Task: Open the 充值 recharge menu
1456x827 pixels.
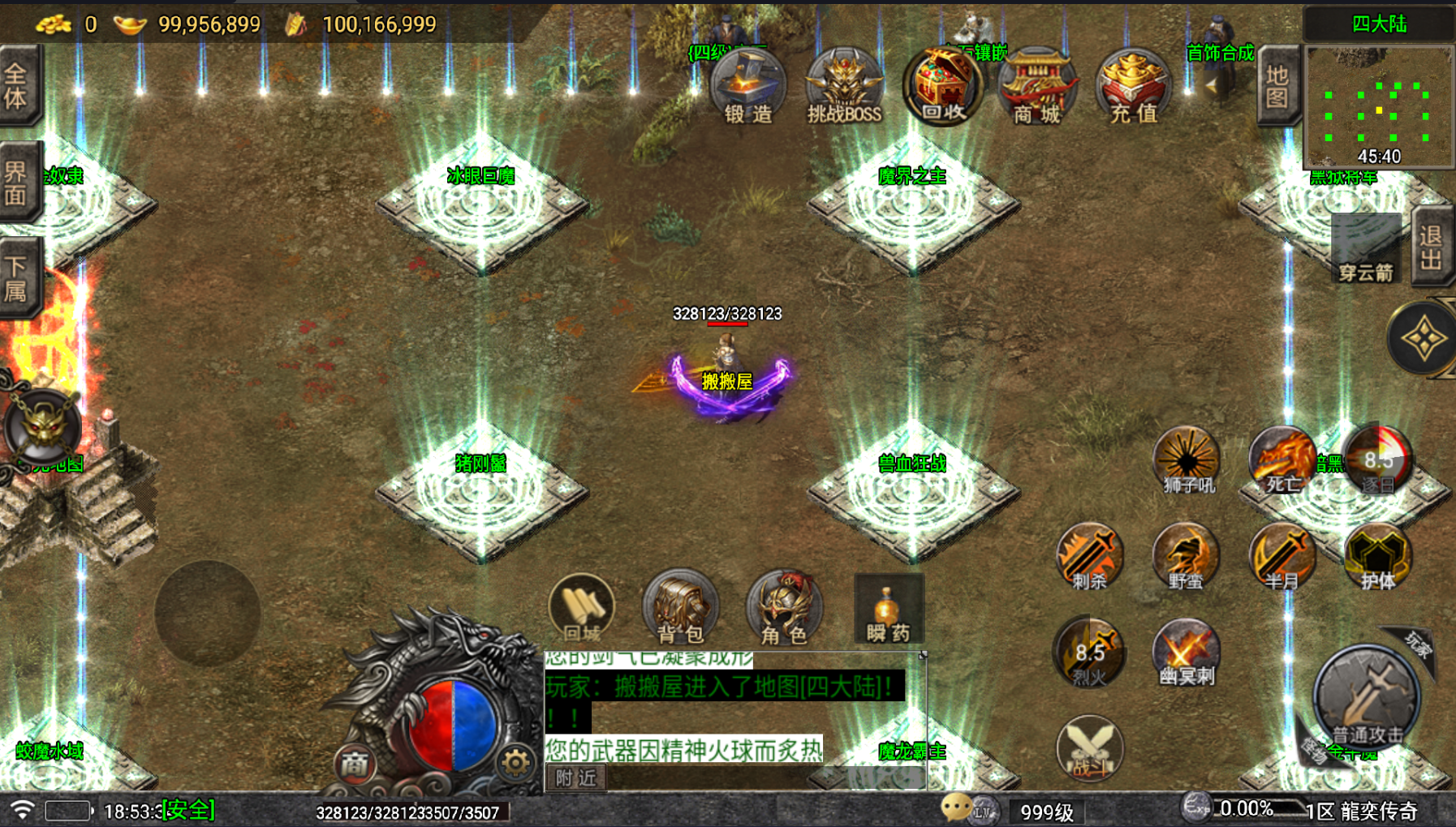Action: coord(1133,87)
